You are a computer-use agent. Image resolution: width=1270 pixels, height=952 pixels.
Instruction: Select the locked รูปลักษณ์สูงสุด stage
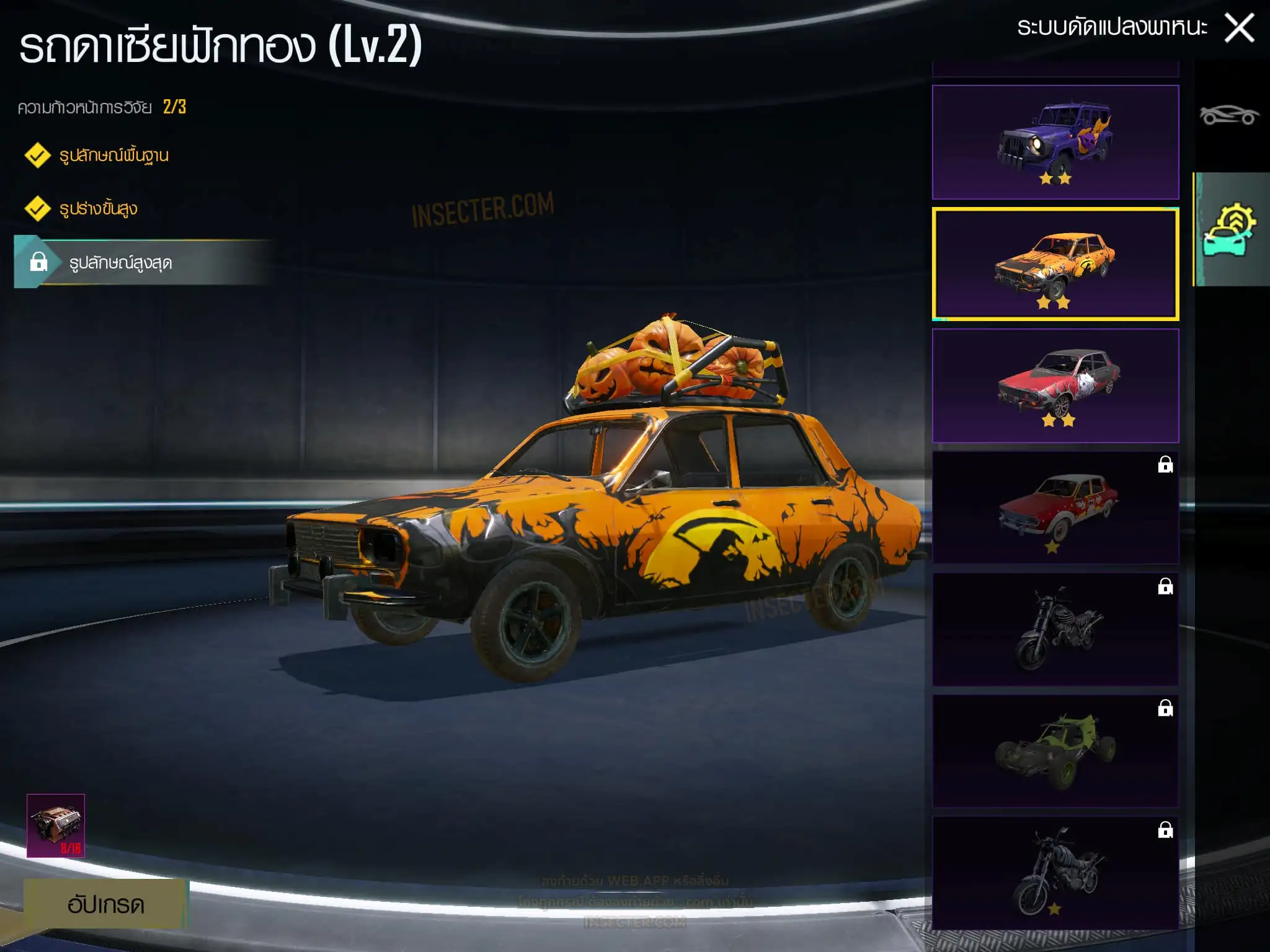pyautogui.click(x=120, y=263)
